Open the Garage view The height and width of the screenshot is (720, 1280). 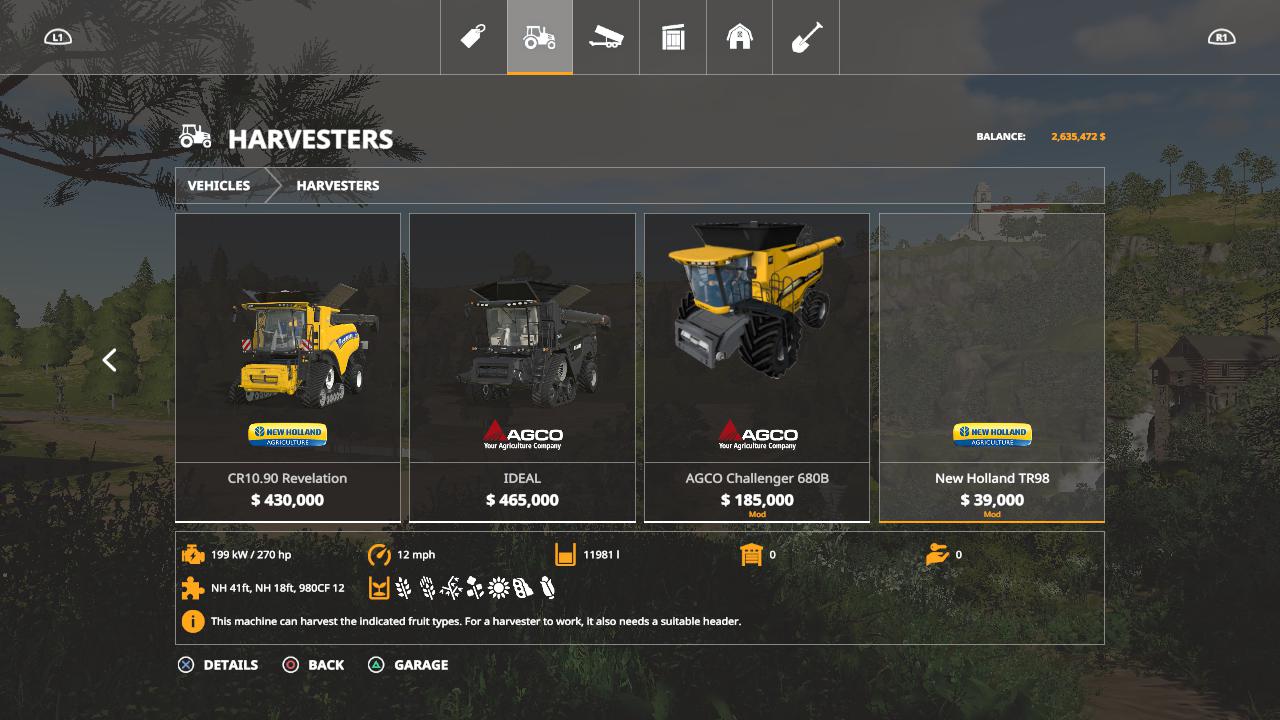click(x=408, y=665)
